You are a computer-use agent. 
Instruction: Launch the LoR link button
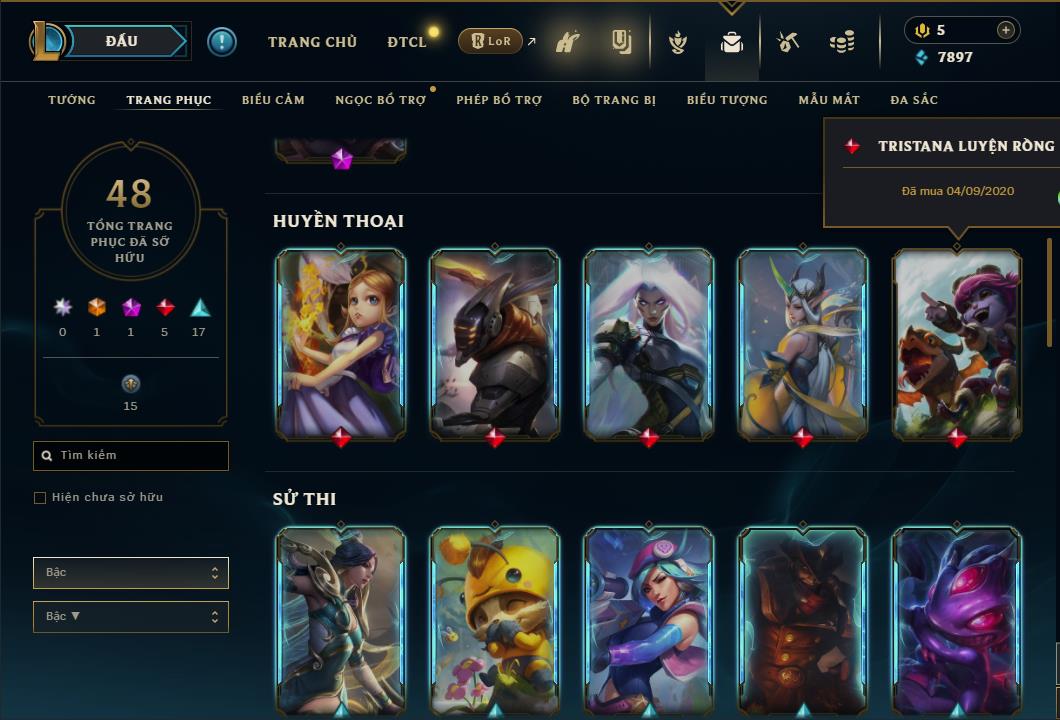click(x=490, y=42)
